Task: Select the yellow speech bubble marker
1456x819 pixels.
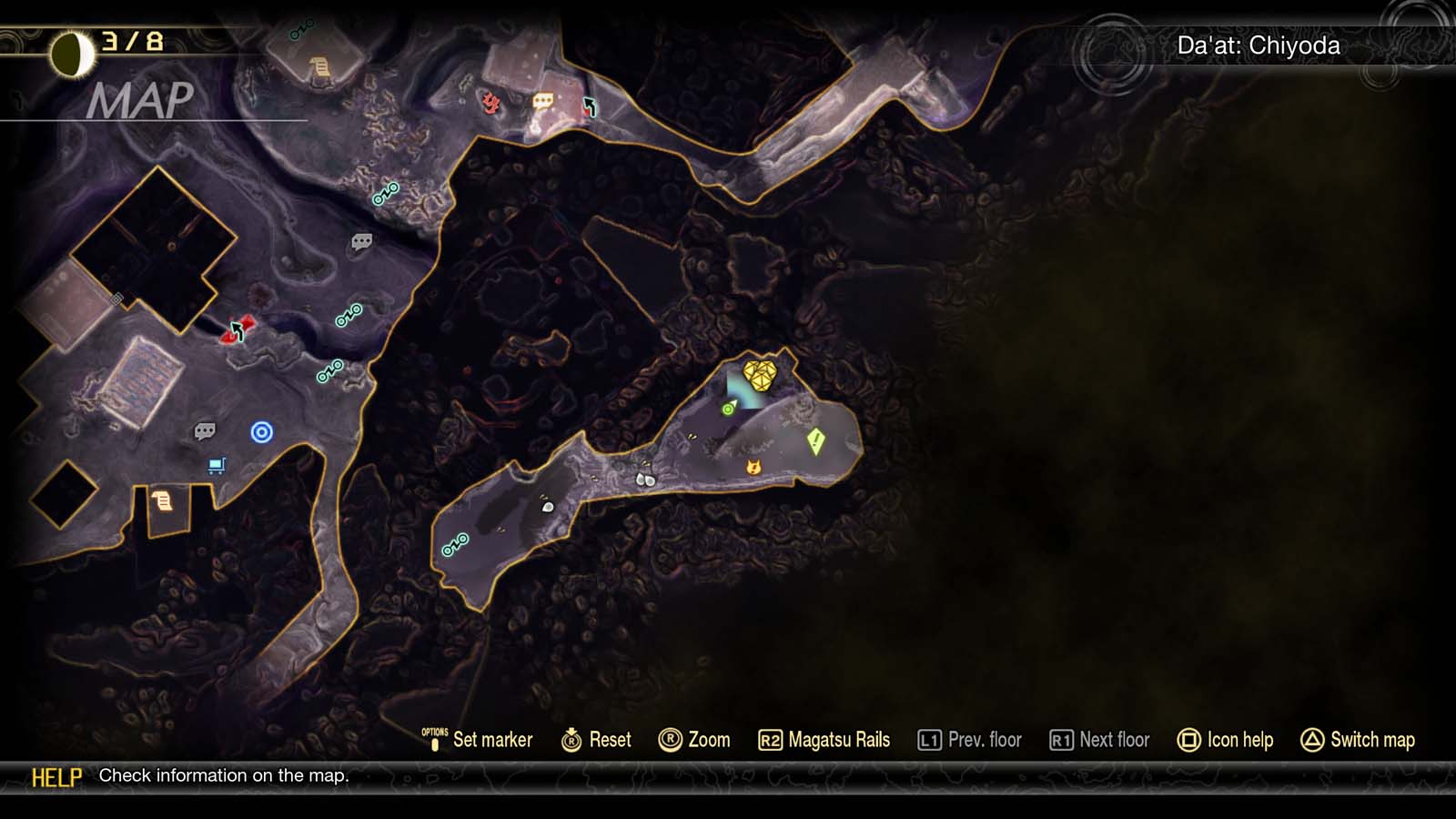Action: click(543, 101)
